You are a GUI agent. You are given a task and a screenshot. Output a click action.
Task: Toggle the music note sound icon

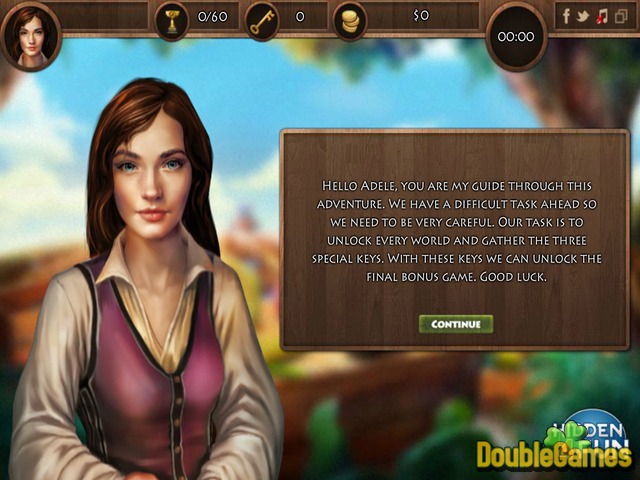click(x=601, y=16)
